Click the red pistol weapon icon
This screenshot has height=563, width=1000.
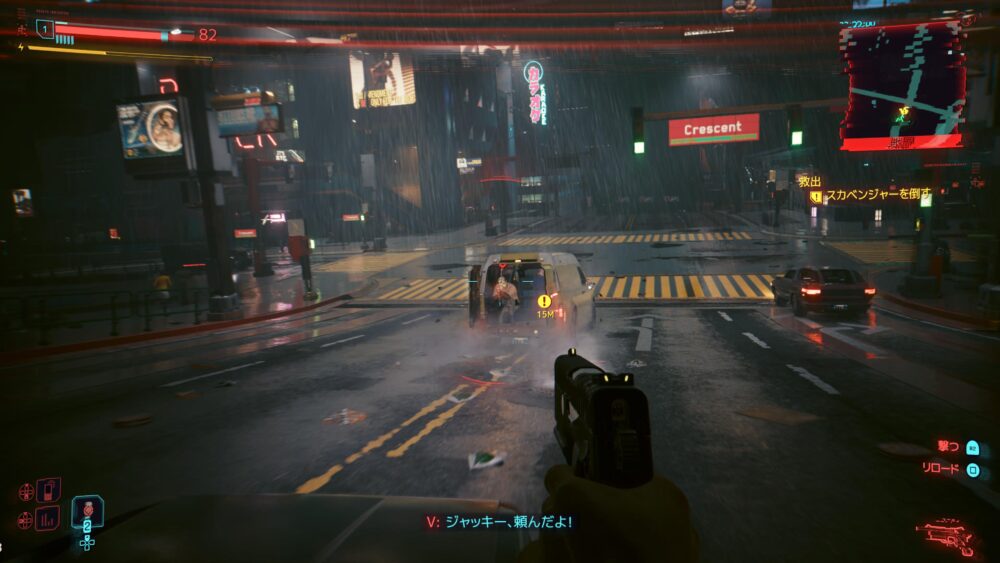click(945, 537)
